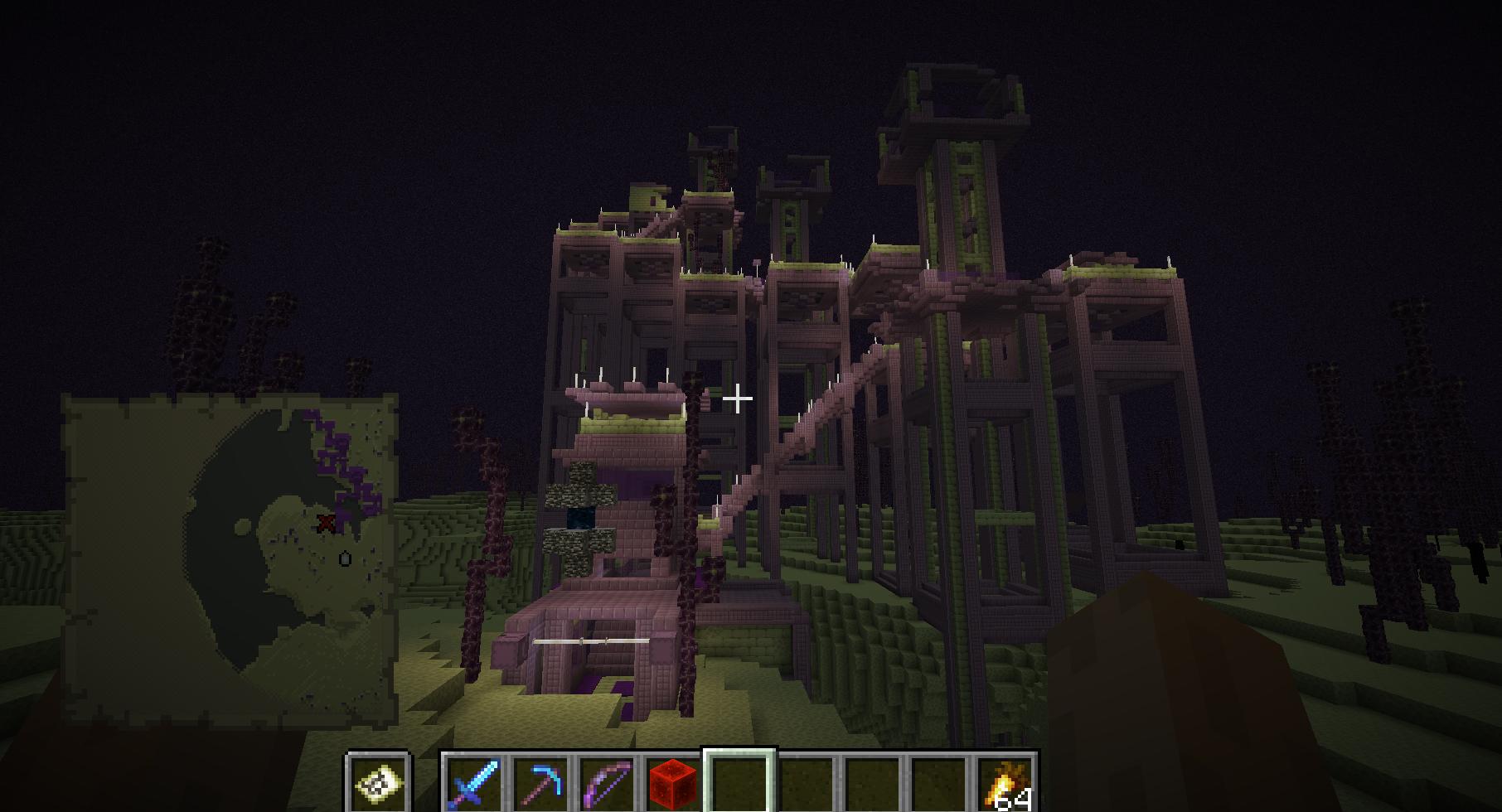Click the highlighted empty hotbar slot
The image size is (1502, 812).
click(x=739, y=782)
